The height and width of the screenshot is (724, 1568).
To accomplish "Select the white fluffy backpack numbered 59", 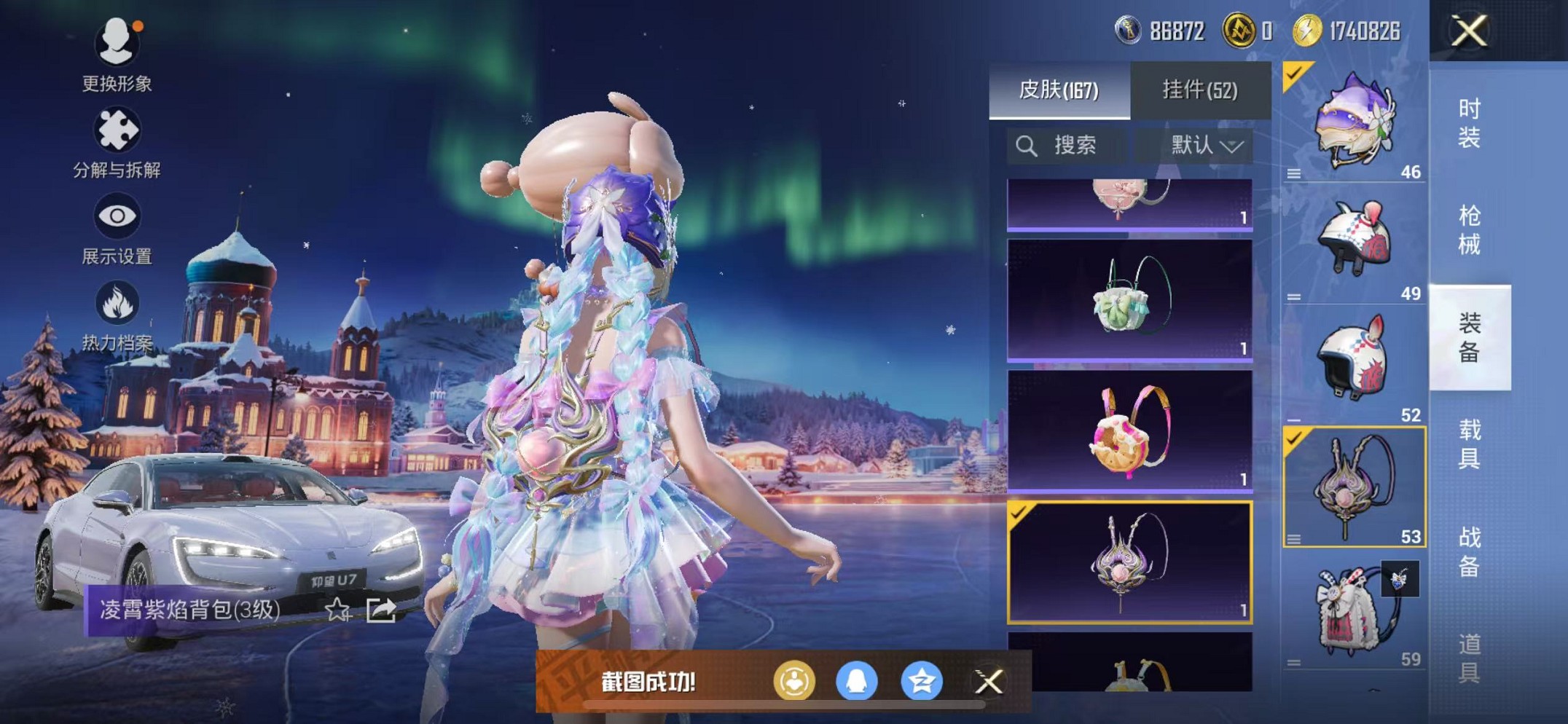I will 1353,613.
